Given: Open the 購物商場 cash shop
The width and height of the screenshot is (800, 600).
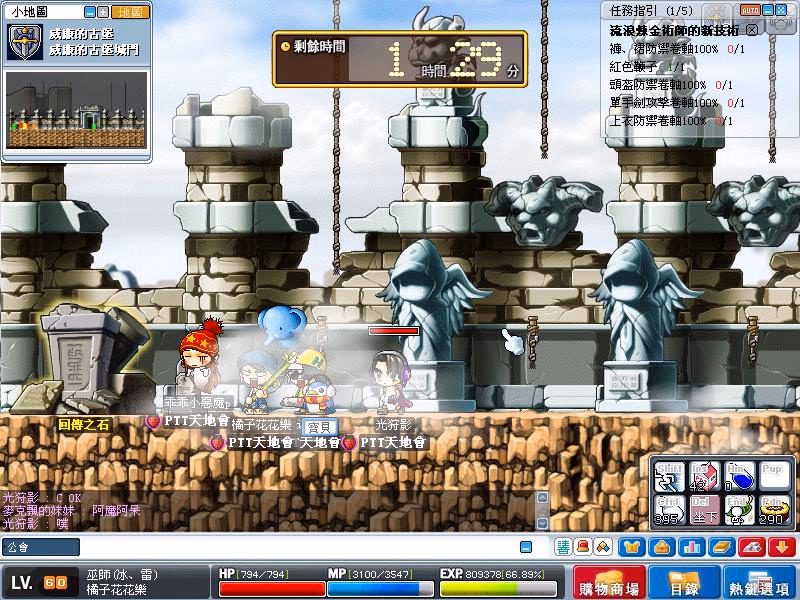Looking at the screenshot, I should [x=608, y=583].
